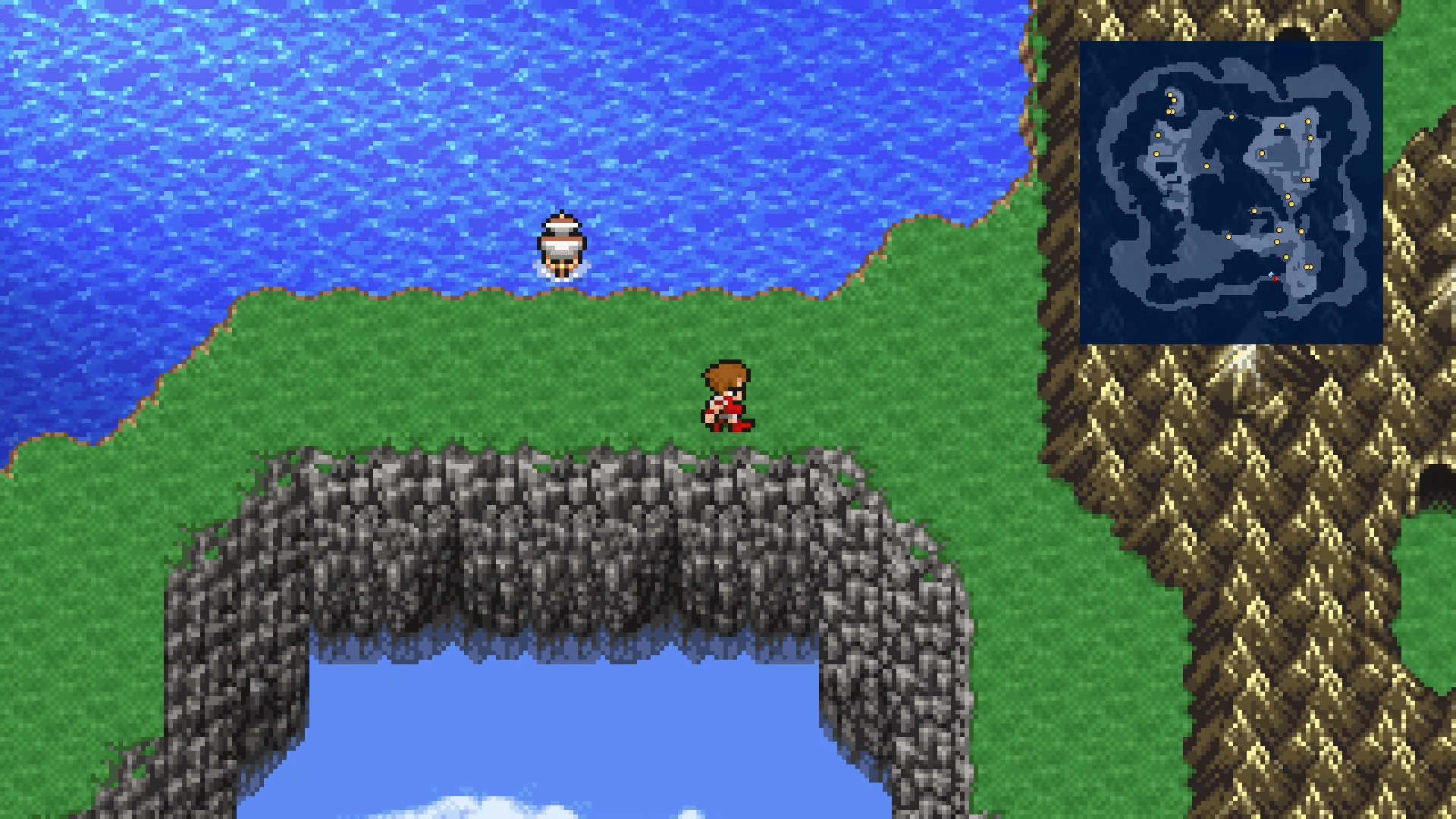Screen dimensions: 1456x819
Task: Open the minimap overlay panel
Action: (1232, 193)
